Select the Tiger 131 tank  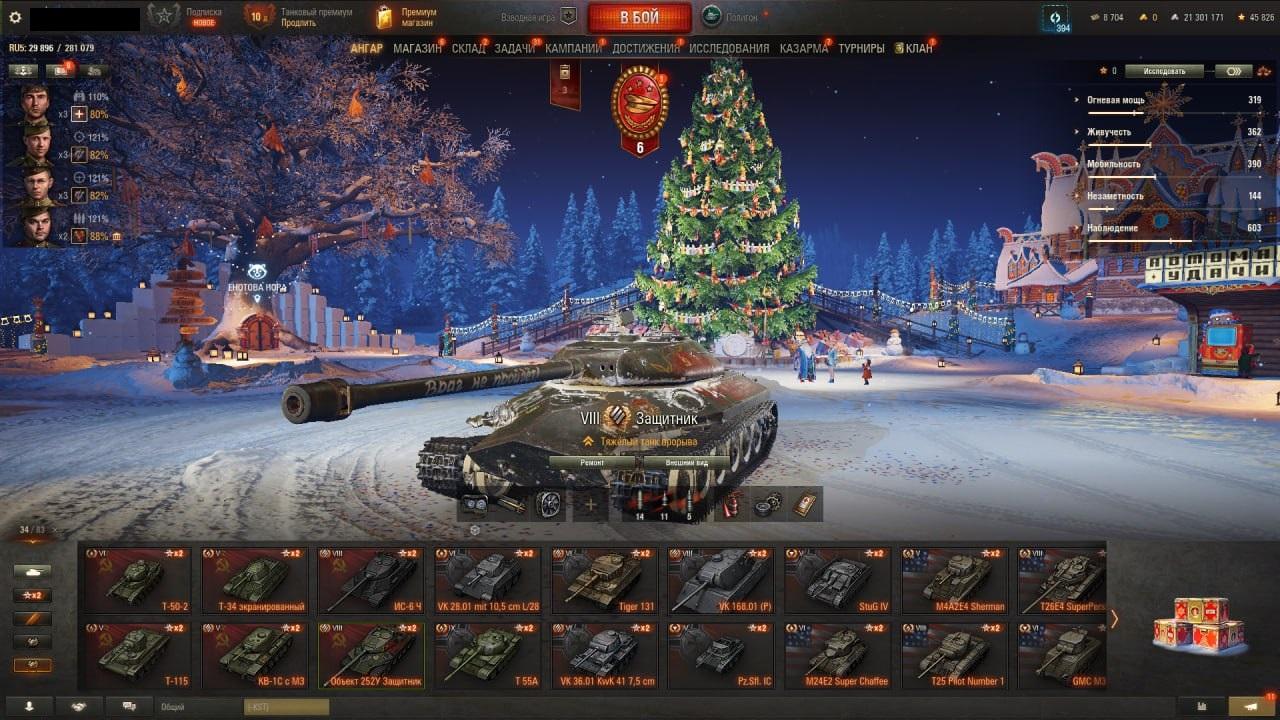tap(603, 580)
